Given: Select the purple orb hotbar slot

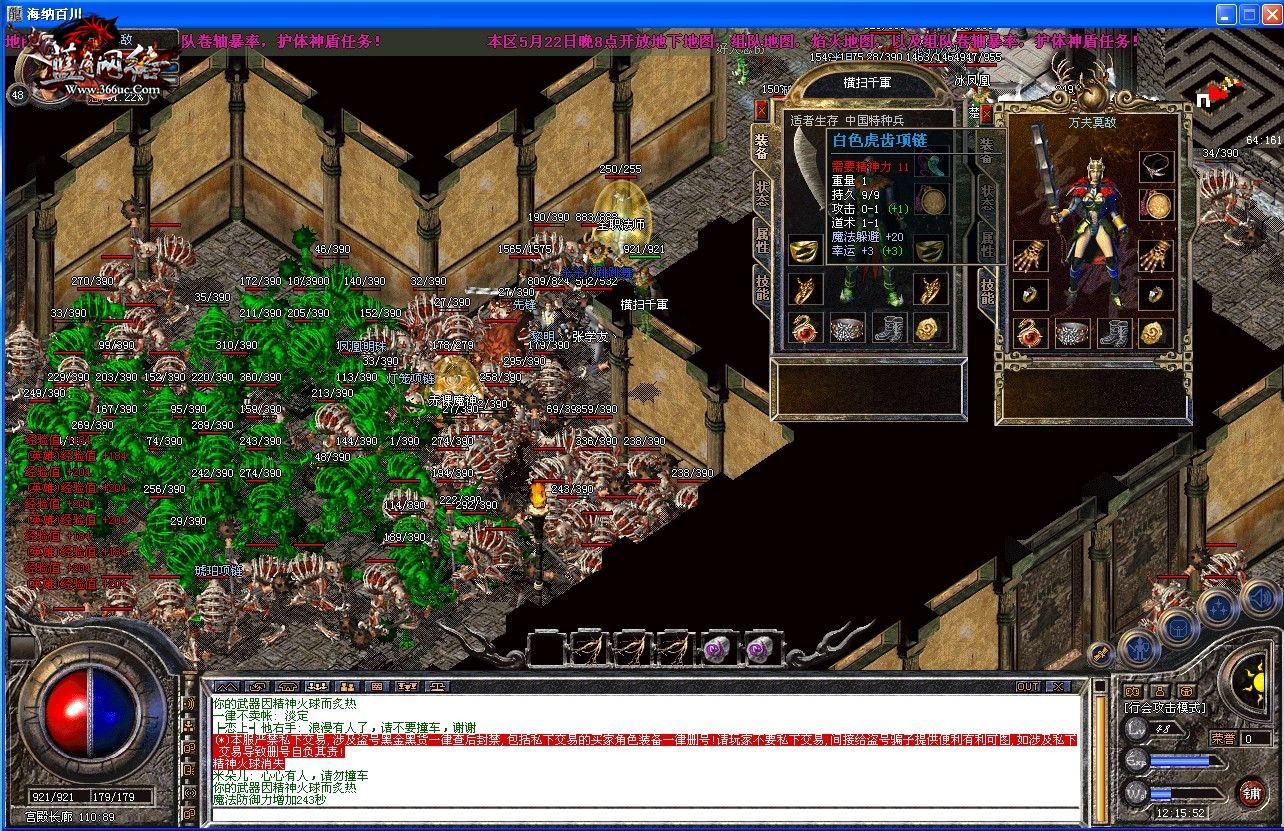Looking at the screenshot, I should (x=718, y=648).
